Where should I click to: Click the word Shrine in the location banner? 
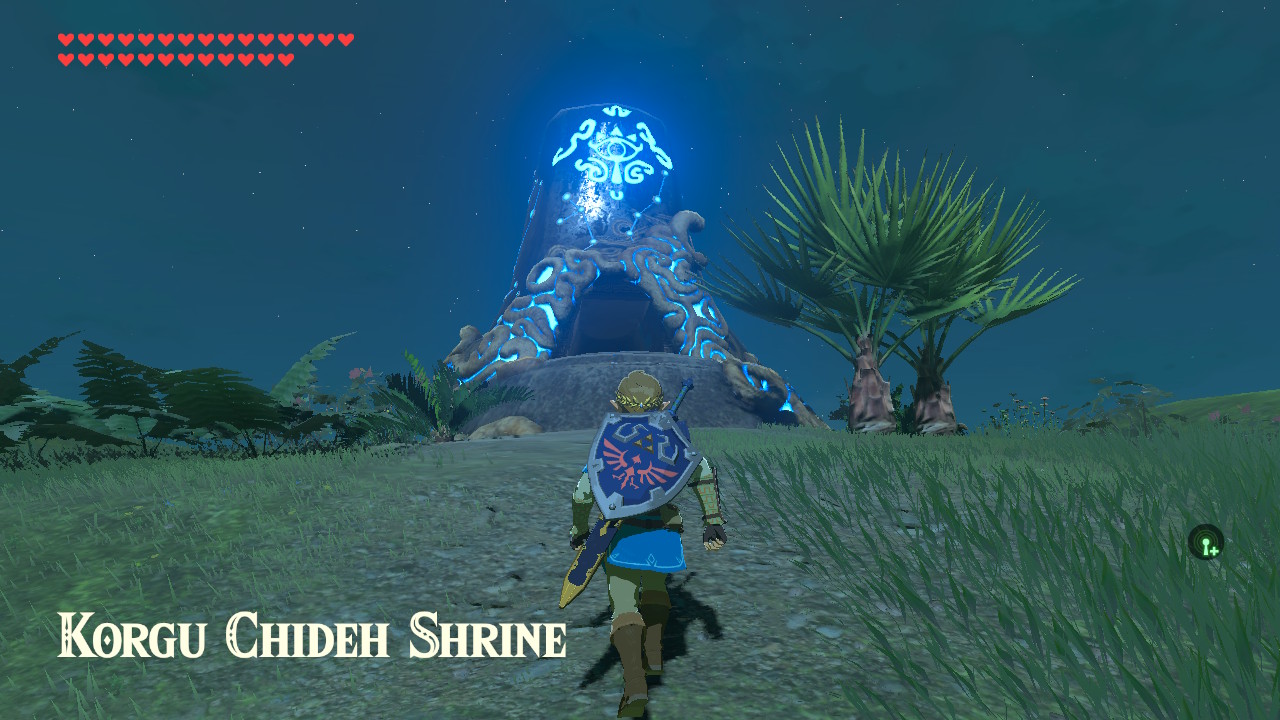pos(490,635)
